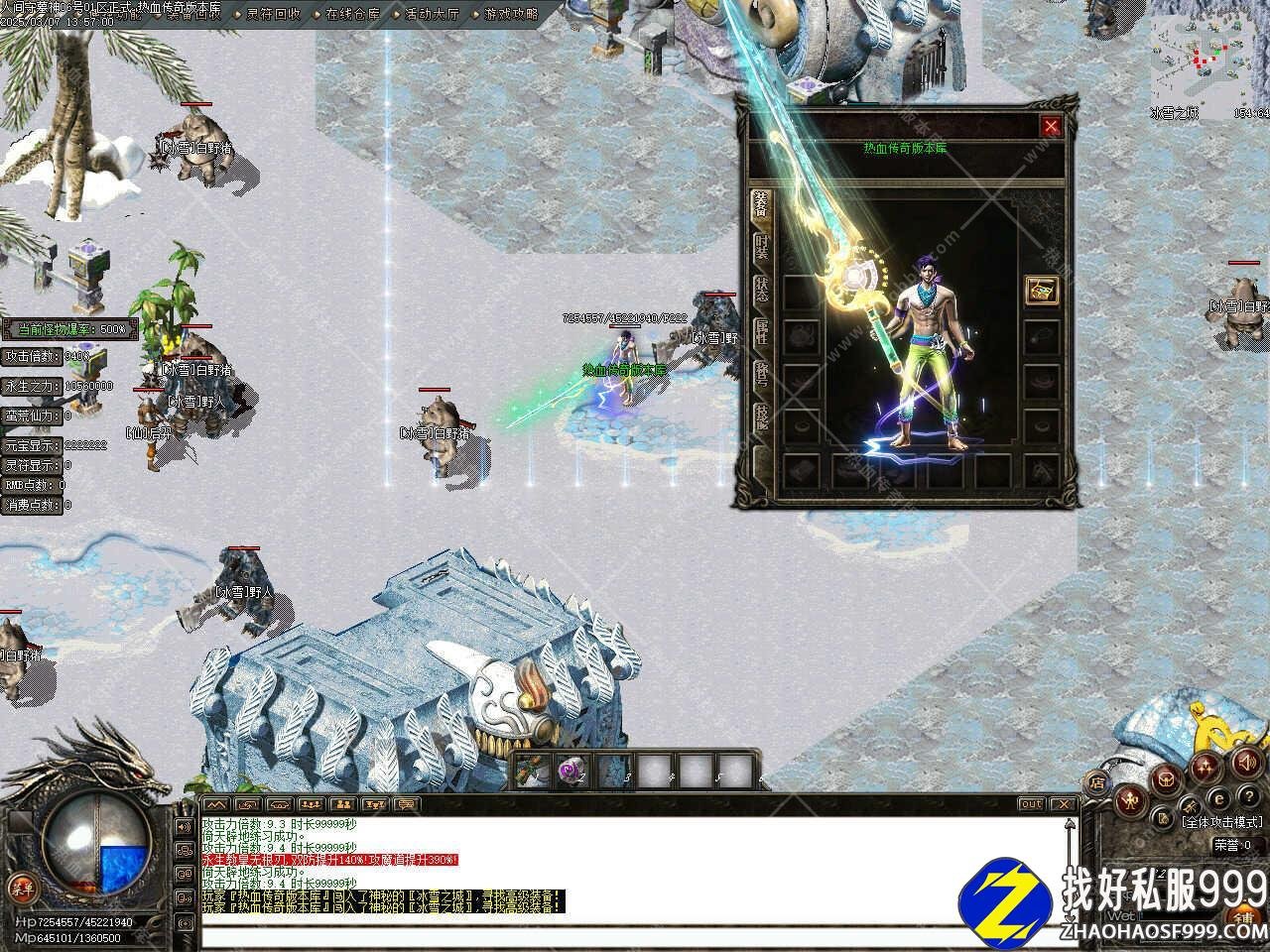Switch to the 技能 skills tab
The height and width of the screenshot is (952, 1270).
pyautogui.click(x=761, y=416)
